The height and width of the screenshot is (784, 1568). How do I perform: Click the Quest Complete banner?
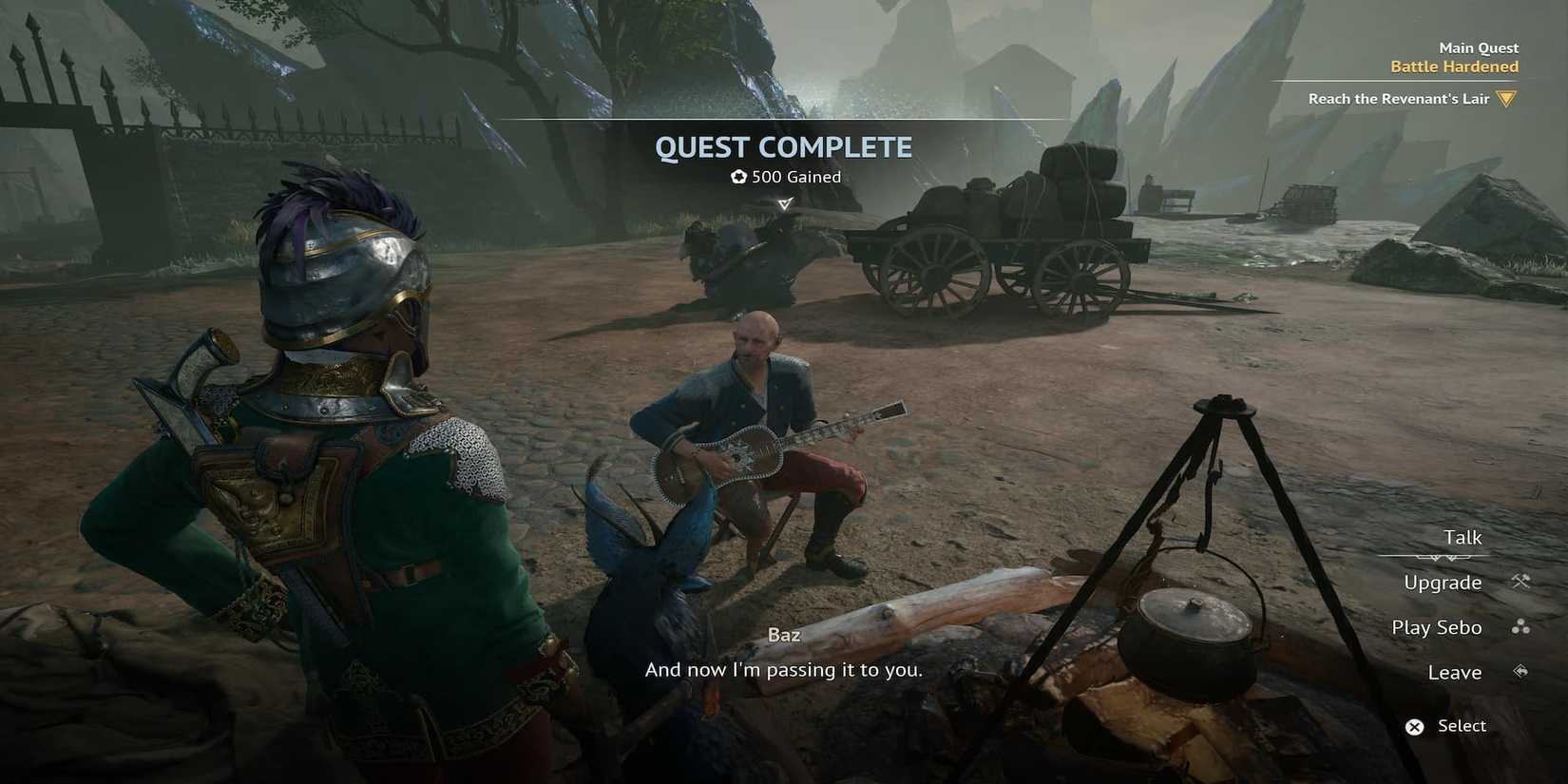tap(784, 147)
